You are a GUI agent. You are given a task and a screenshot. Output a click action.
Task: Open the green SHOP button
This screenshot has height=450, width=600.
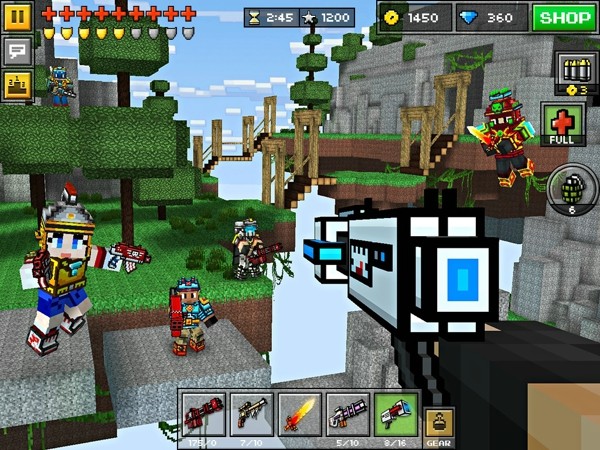(563, 17)
